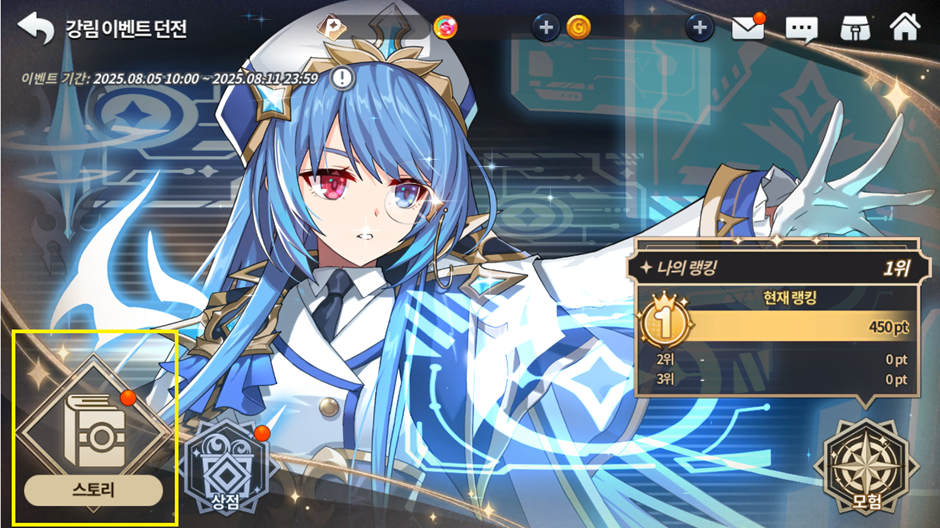Click the gold G coin icon
This screenshot has width=940, height=528.
click(x=578, y=28)
